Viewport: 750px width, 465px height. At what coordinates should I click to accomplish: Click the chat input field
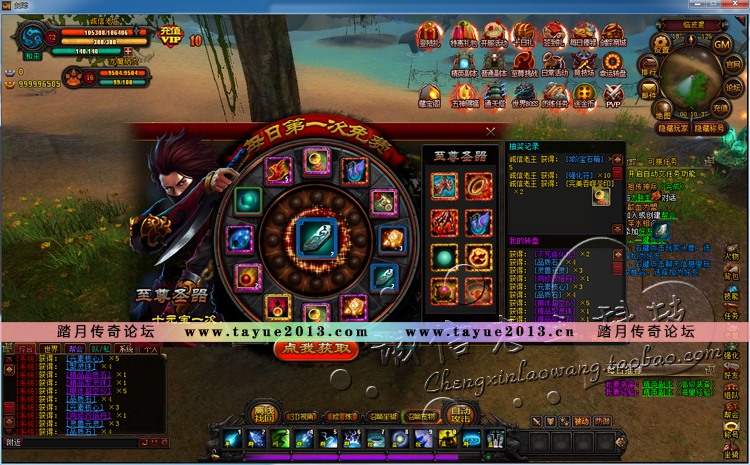point(80,440)
